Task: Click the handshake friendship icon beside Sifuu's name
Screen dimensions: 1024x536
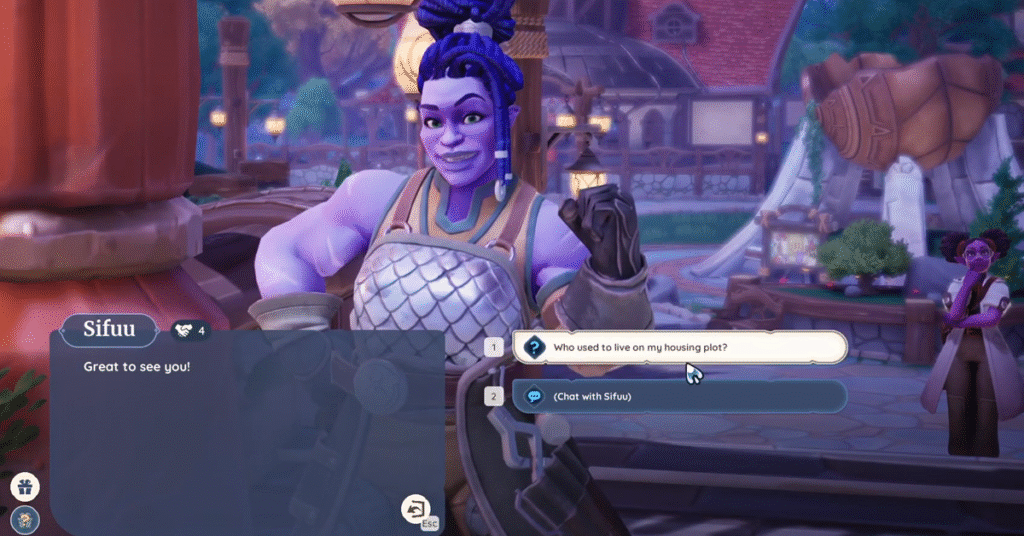Action: (x=183, y=329)
